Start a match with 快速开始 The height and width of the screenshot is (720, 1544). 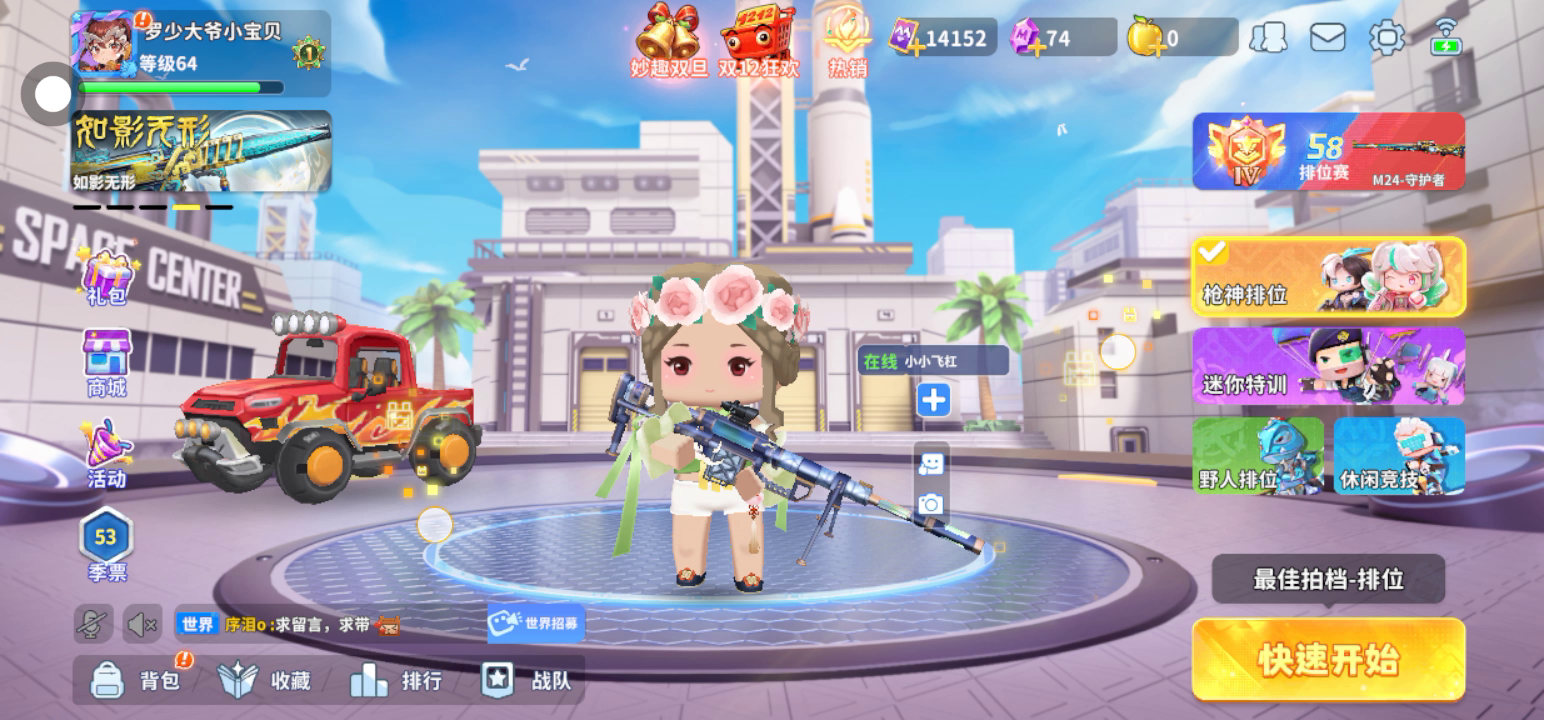coord(1328,660)
